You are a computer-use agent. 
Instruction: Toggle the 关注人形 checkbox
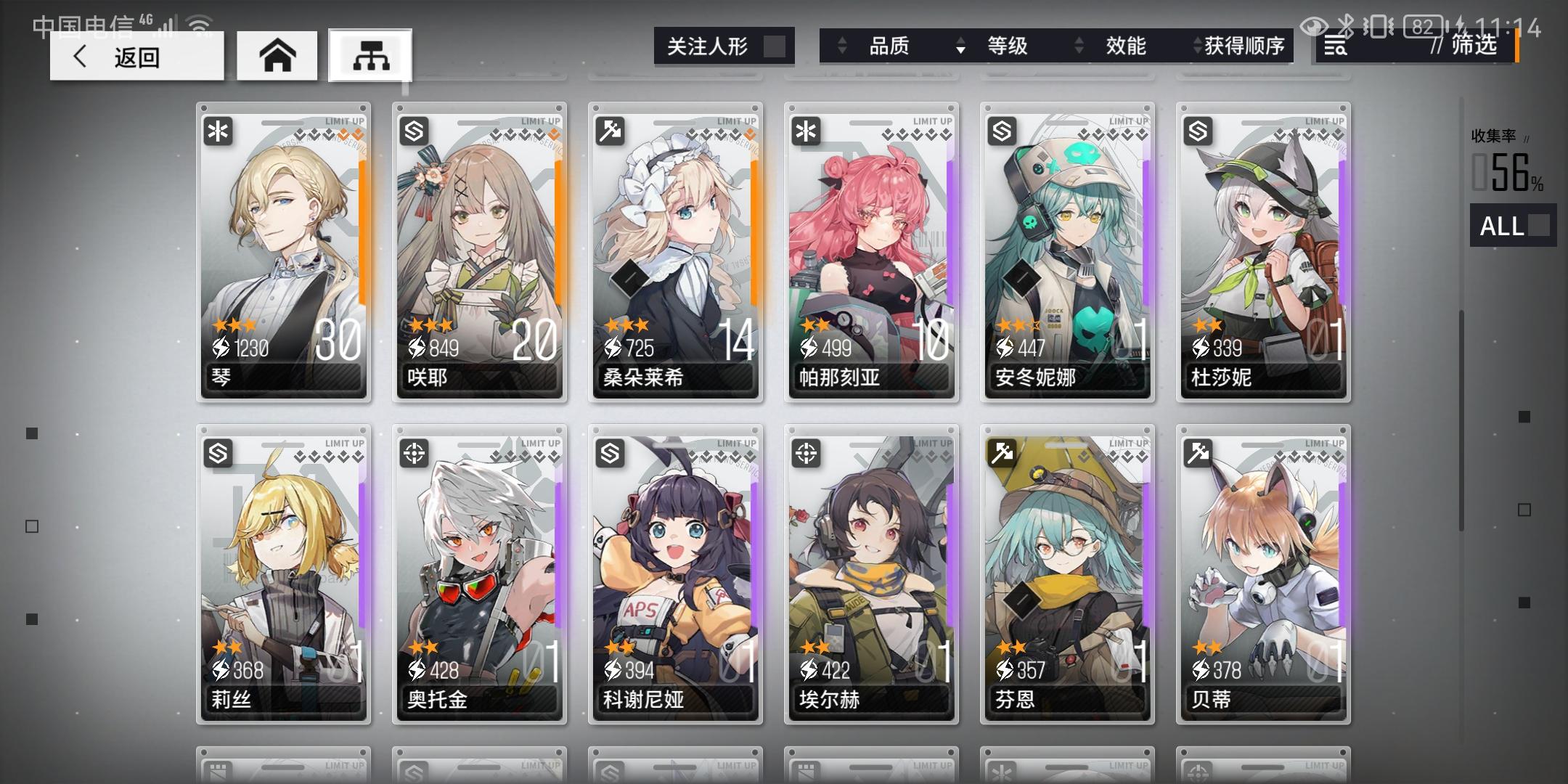click(776, 45)
